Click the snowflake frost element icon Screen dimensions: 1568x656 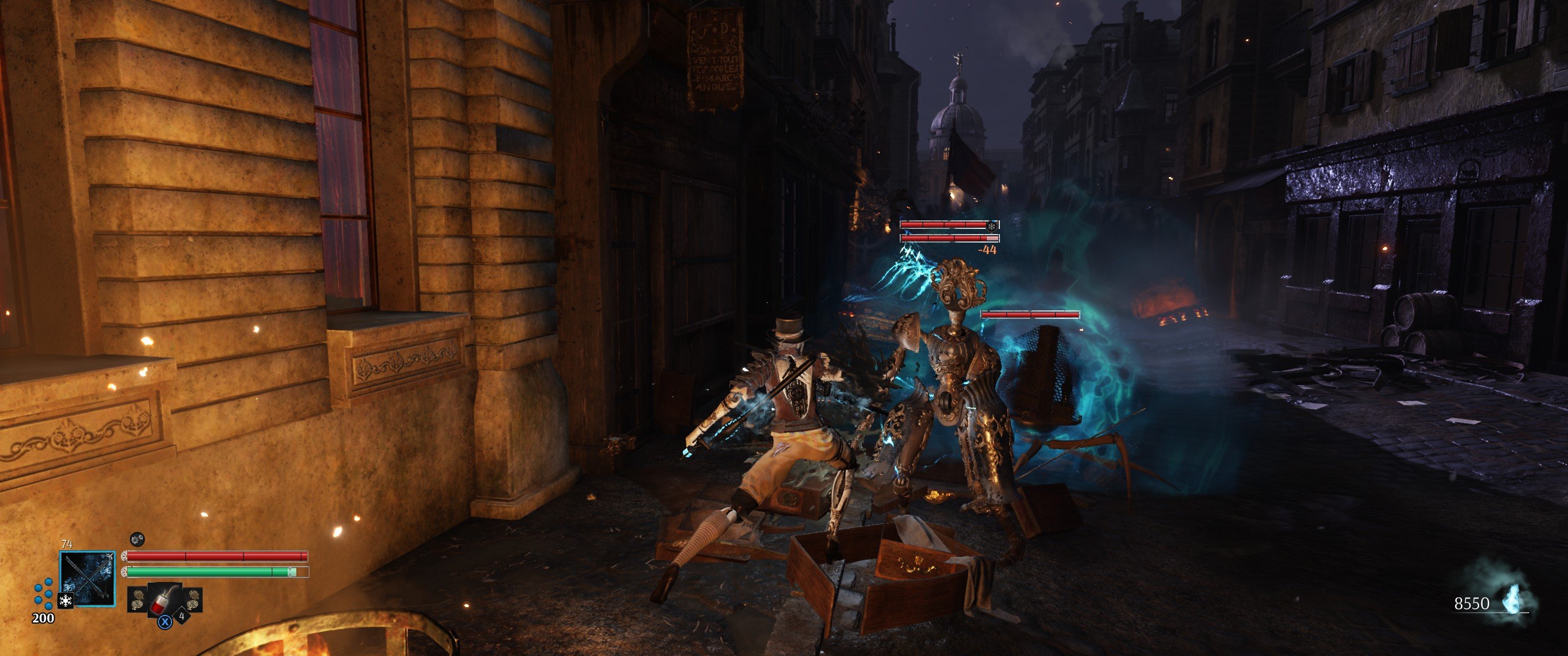(65, 601)
